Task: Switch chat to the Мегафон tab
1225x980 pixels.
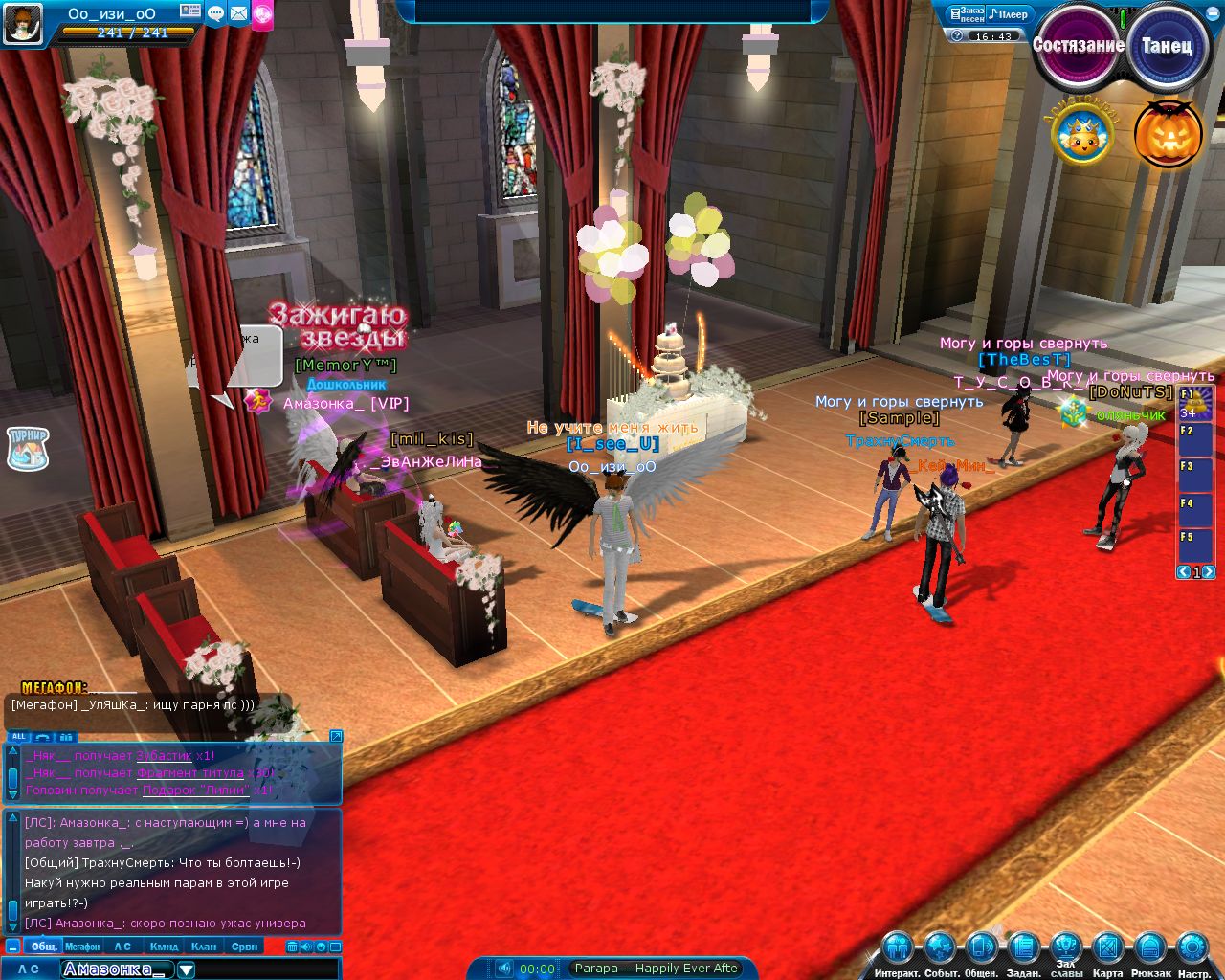Action: 82,947
